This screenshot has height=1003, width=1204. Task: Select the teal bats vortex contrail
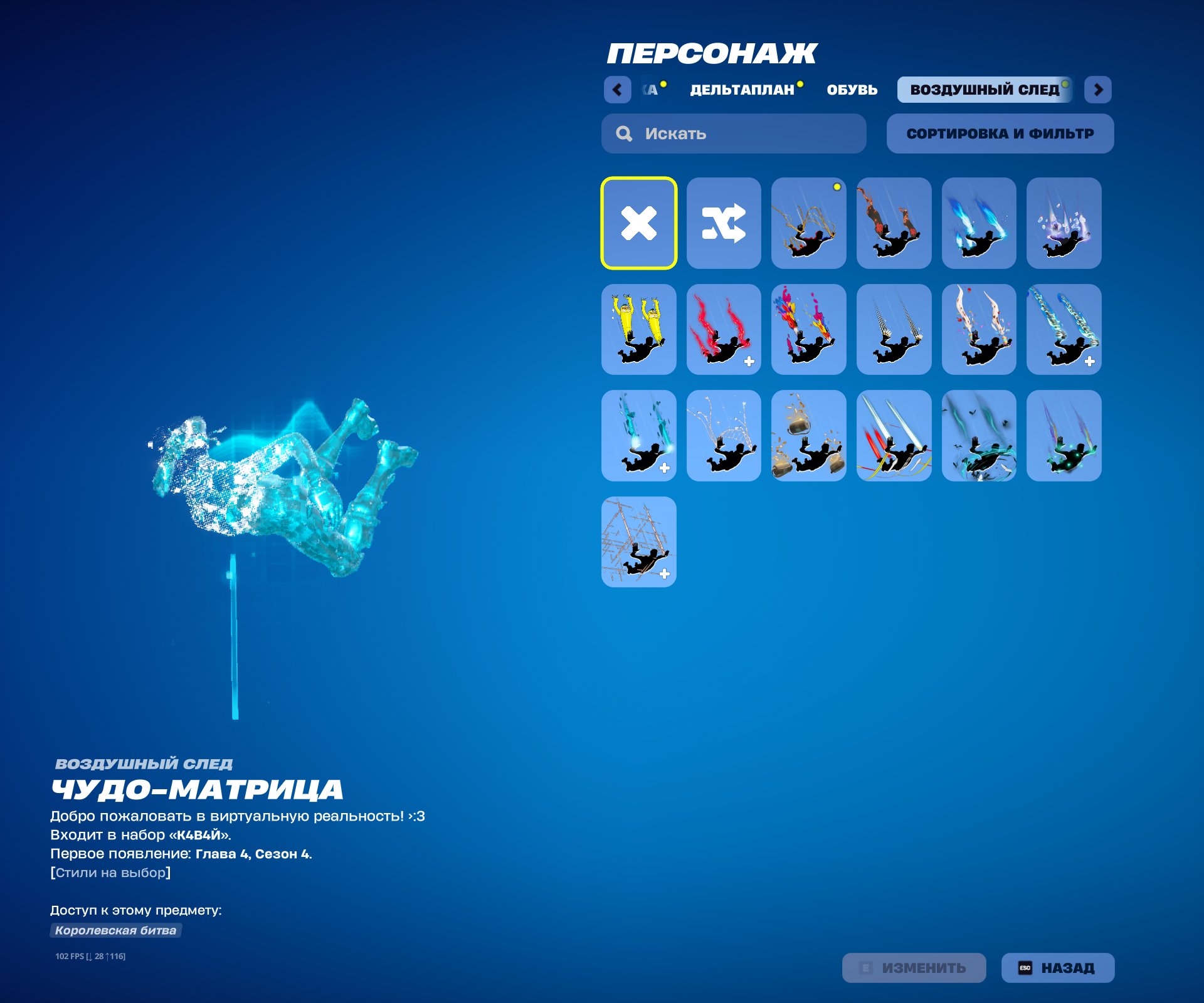[978, 436]
